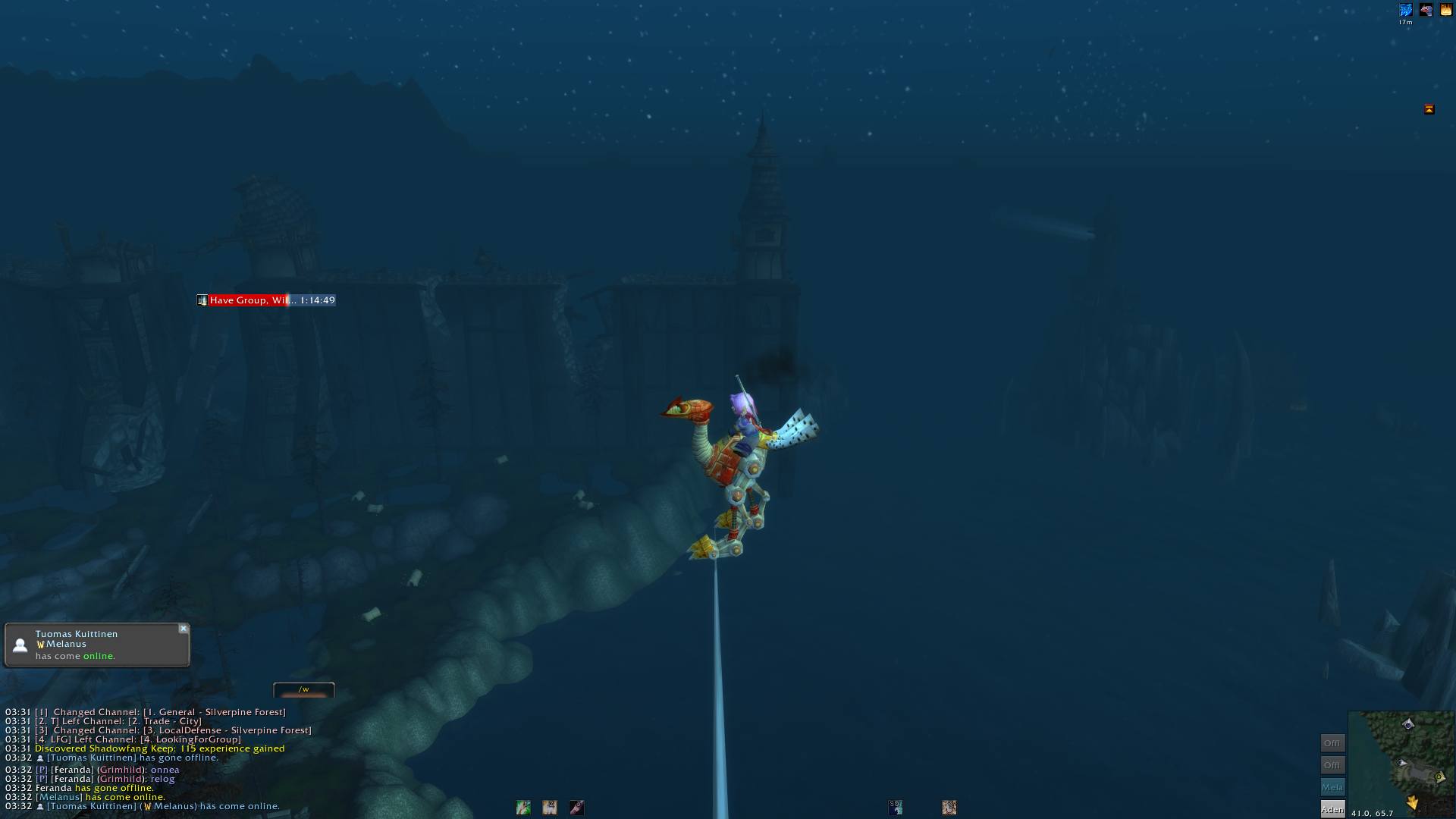Click the Melanus name link in chat
Viewport: 1456px width, 819px height.
coord(59,797)
